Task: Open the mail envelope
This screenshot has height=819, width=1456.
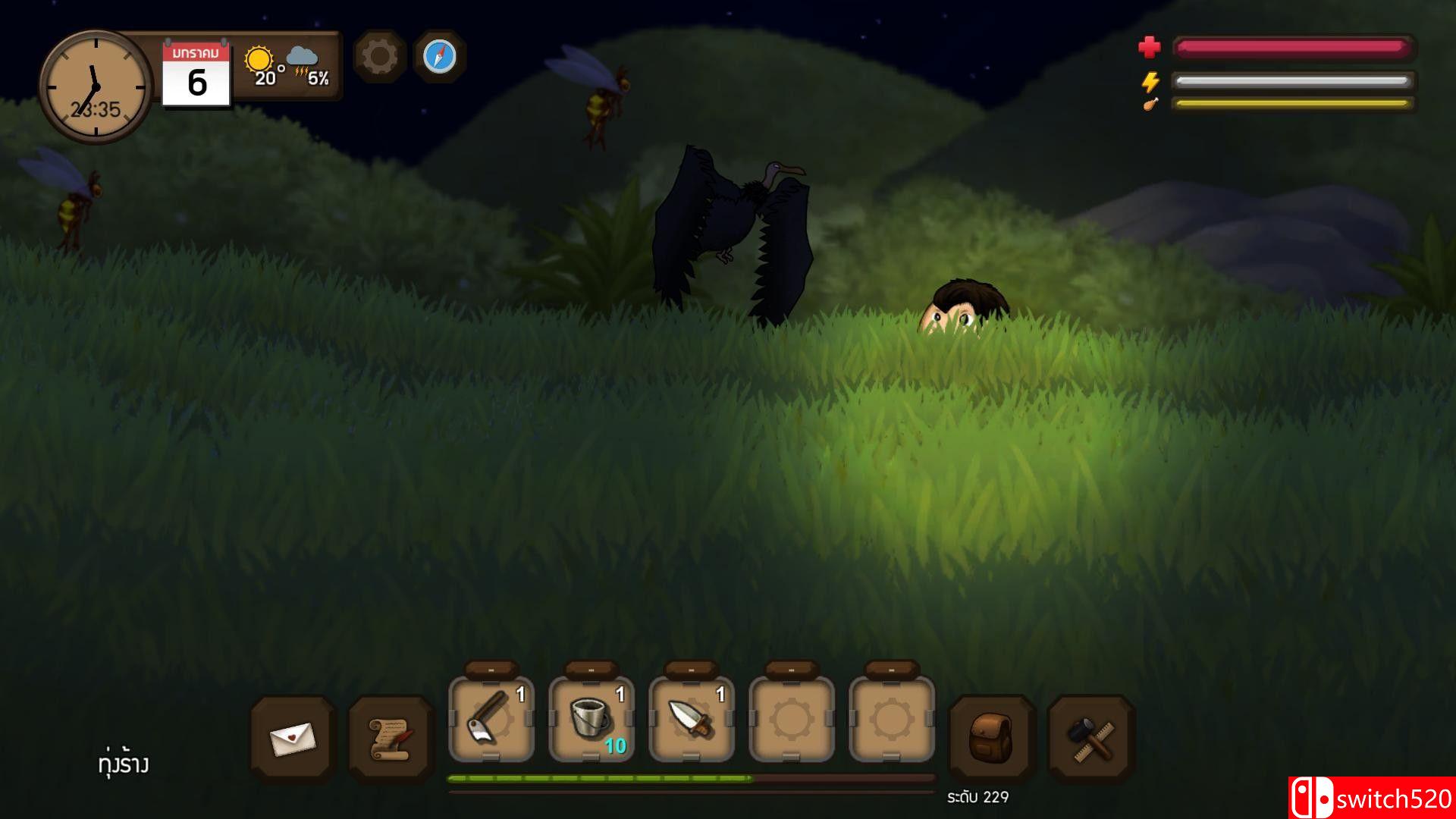Action: tap(293, 739)
